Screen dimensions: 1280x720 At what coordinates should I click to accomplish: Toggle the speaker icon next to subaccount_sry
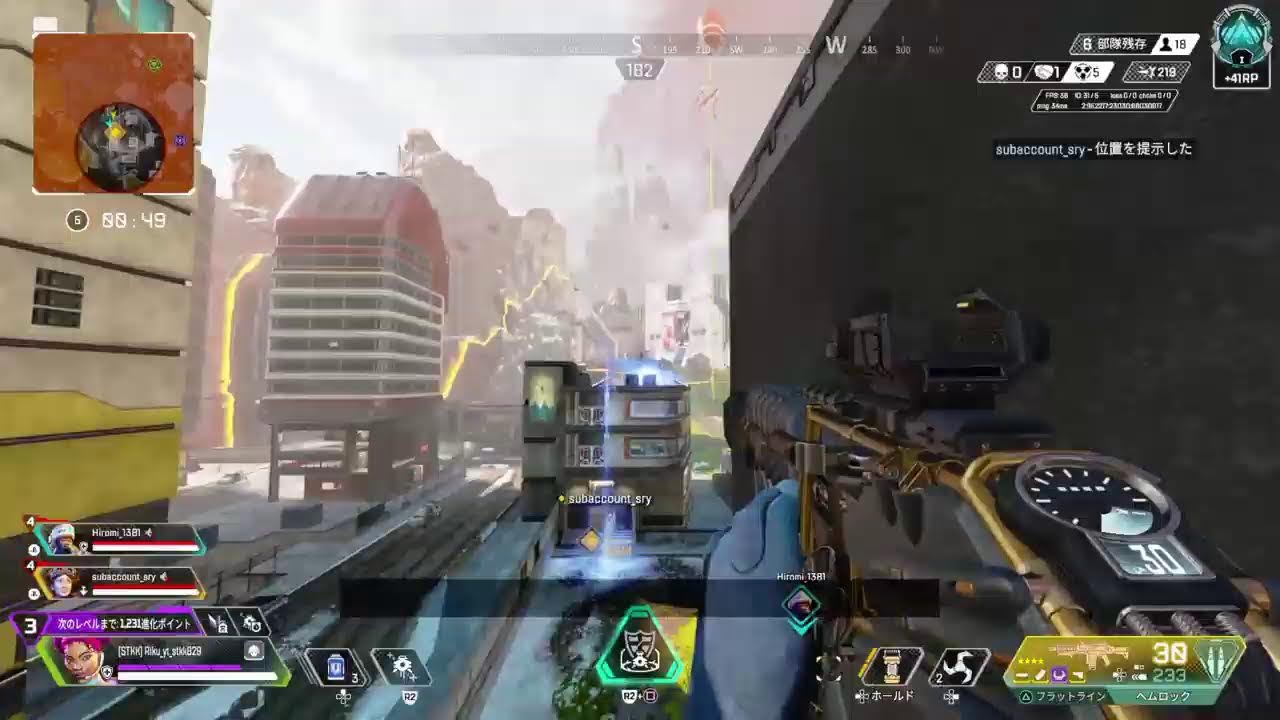pyautogui.click(x=165, y=577)
